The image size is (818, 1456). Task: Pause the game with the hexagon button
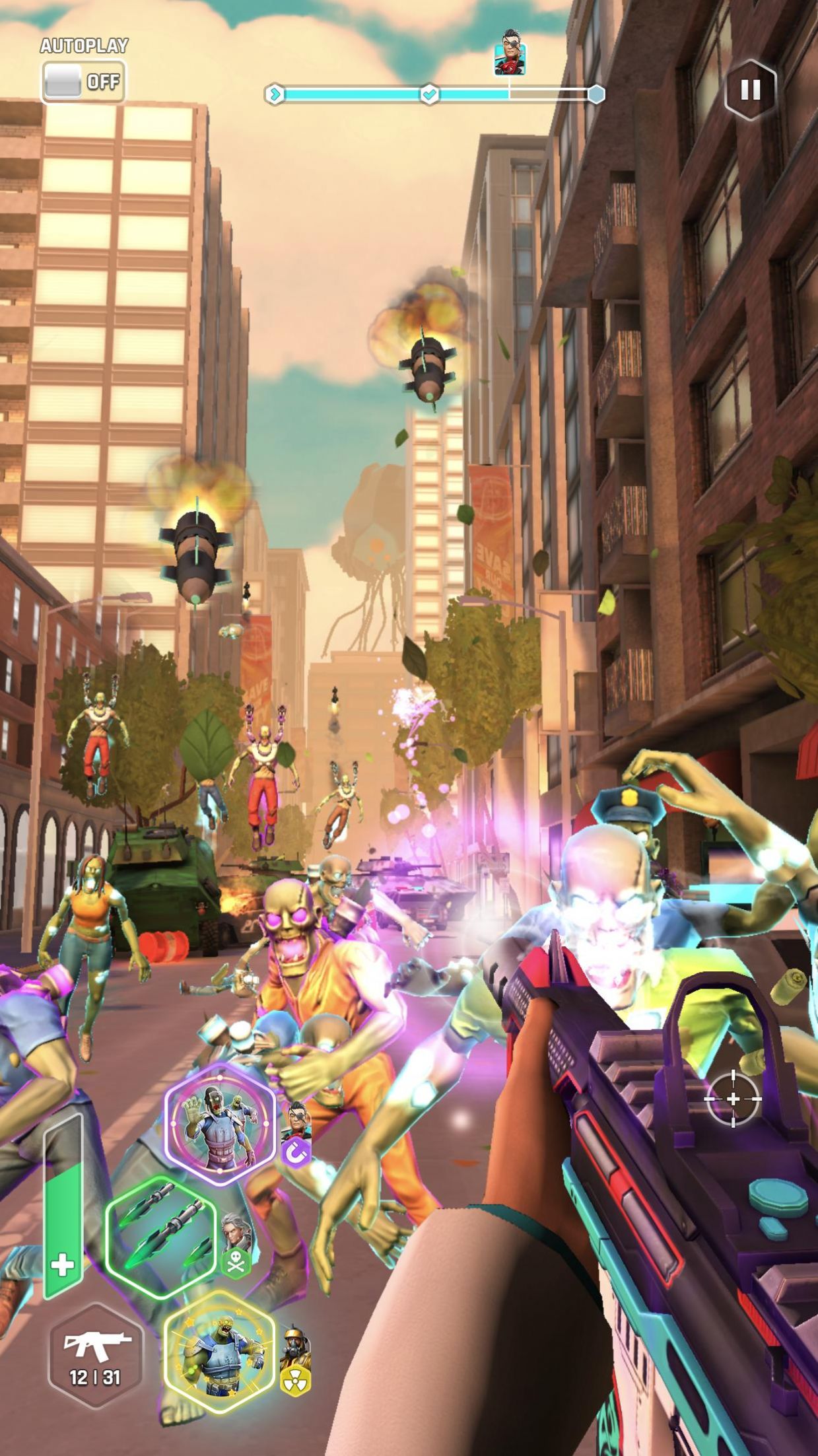[750, 90]
